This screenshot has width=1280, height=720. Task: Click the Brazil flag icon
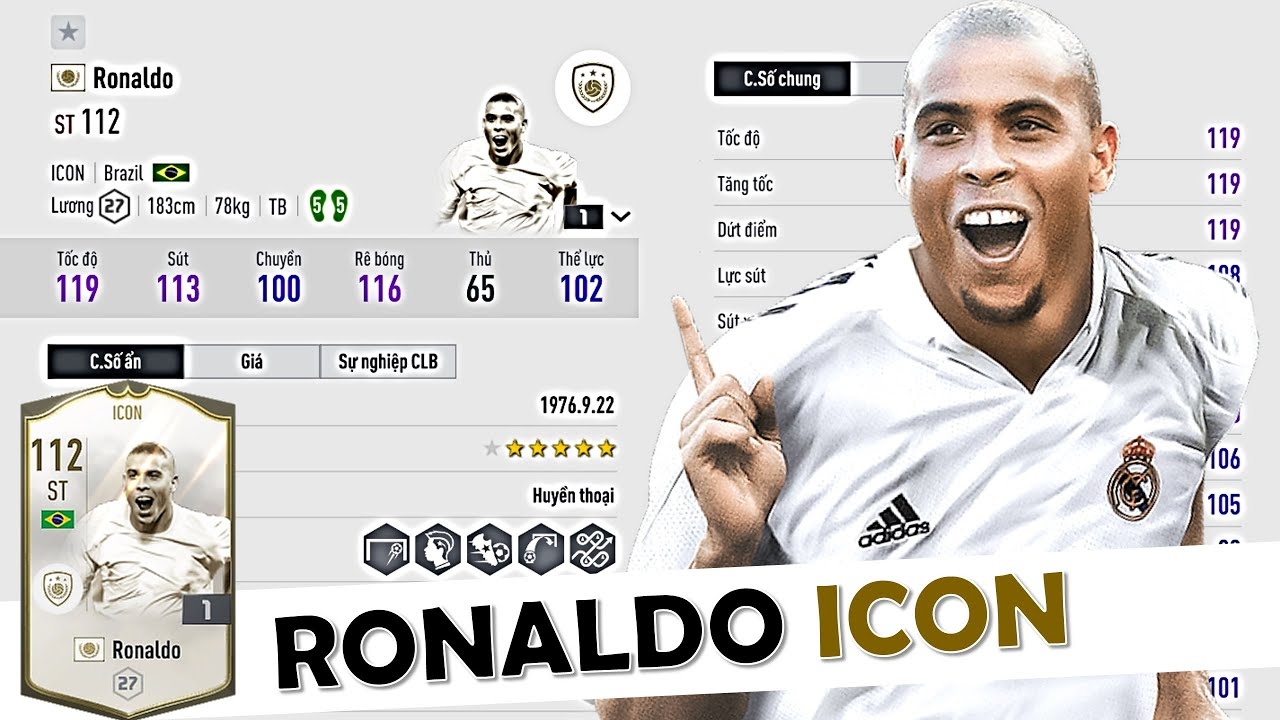172,172
